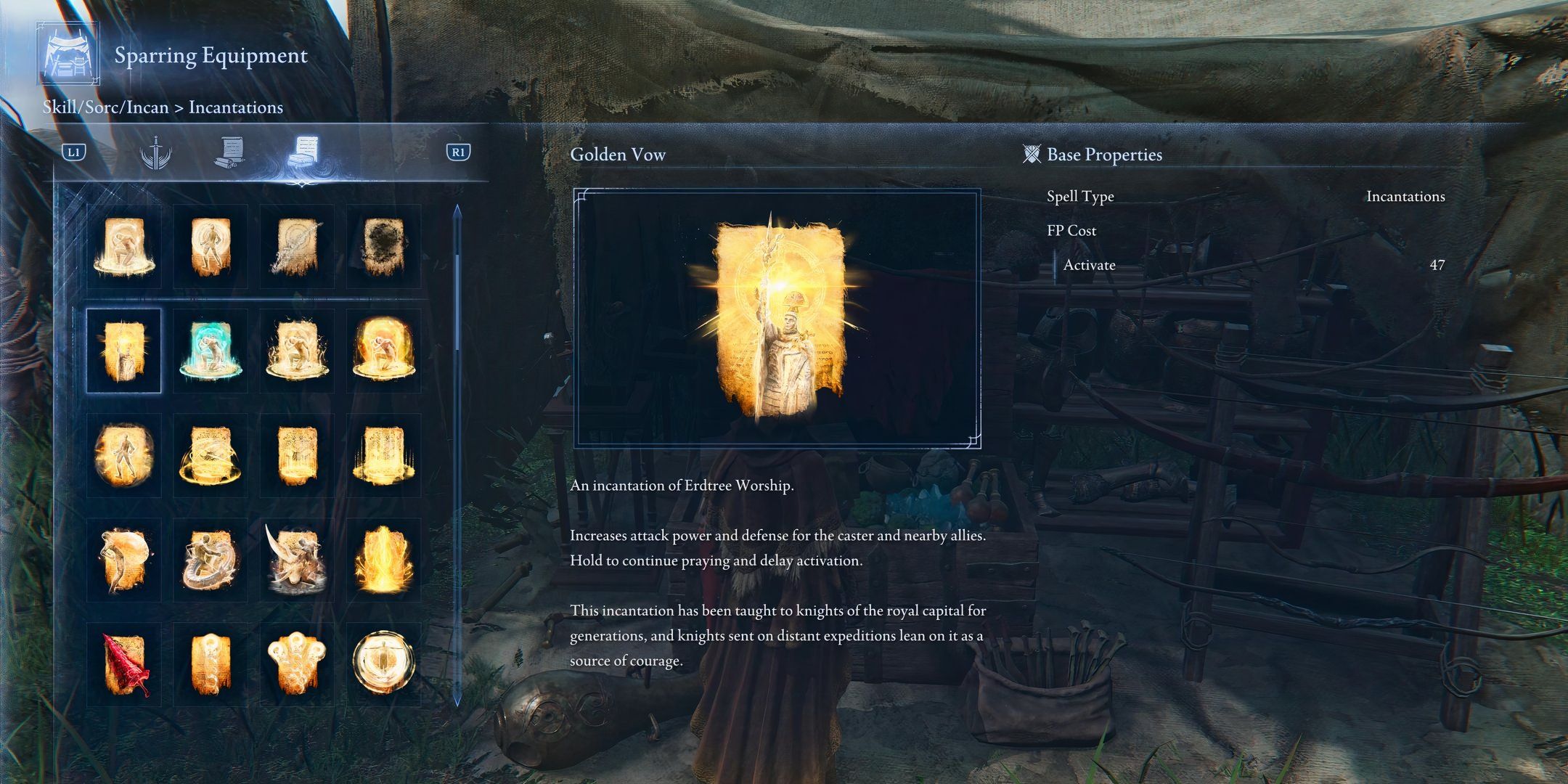The width and height of the screenshot is (1568, 784).
Task: Choose the standing figure in orange orb incantation
Action: tap(124, 455)
